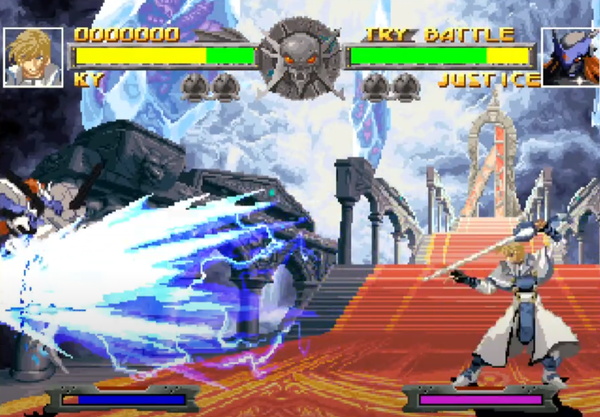Click the skull emblem between the health bars

point(300,56)
